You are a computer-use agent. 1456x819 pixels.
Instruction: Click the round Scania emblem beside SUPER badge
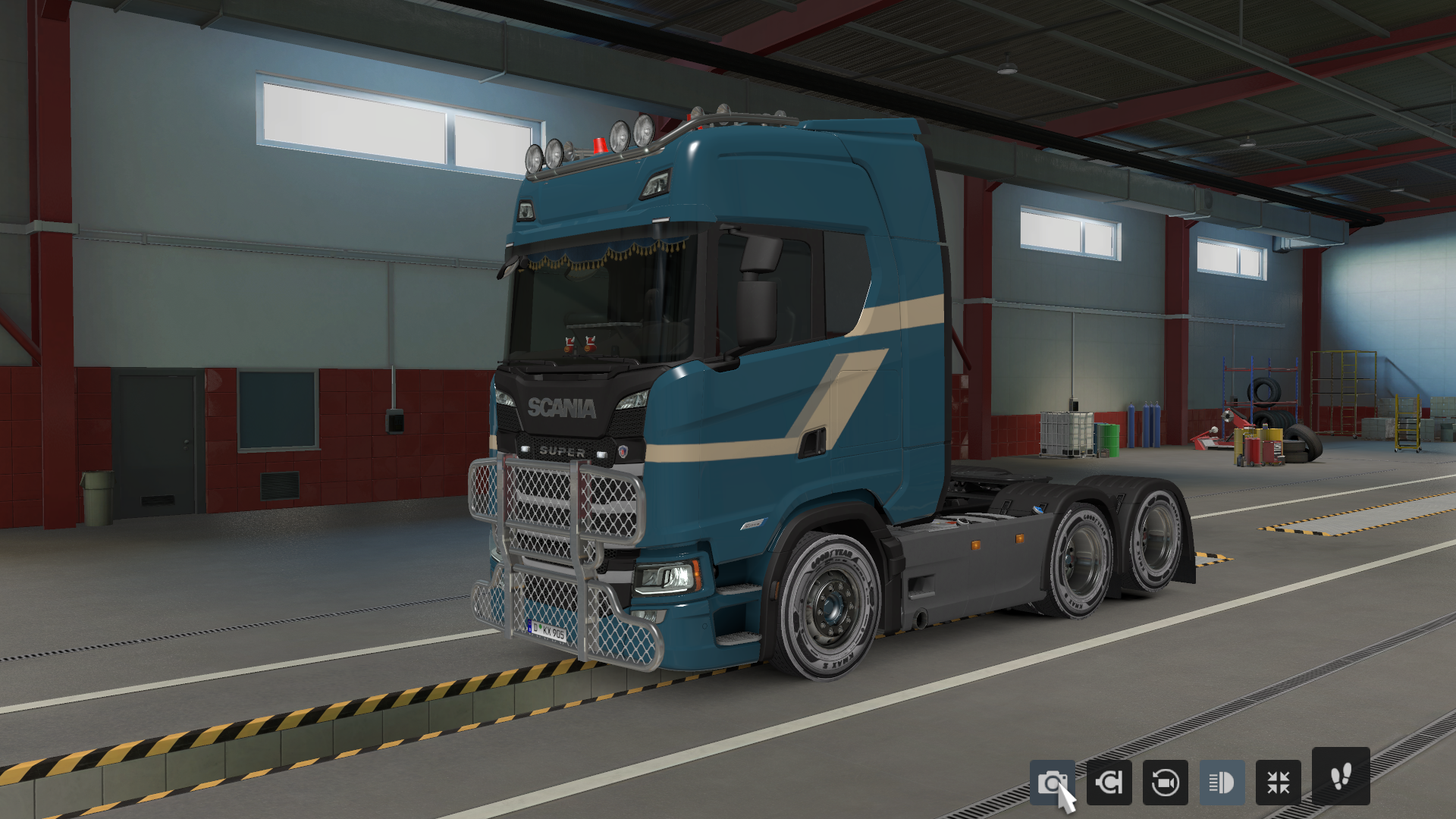(623, 452)
